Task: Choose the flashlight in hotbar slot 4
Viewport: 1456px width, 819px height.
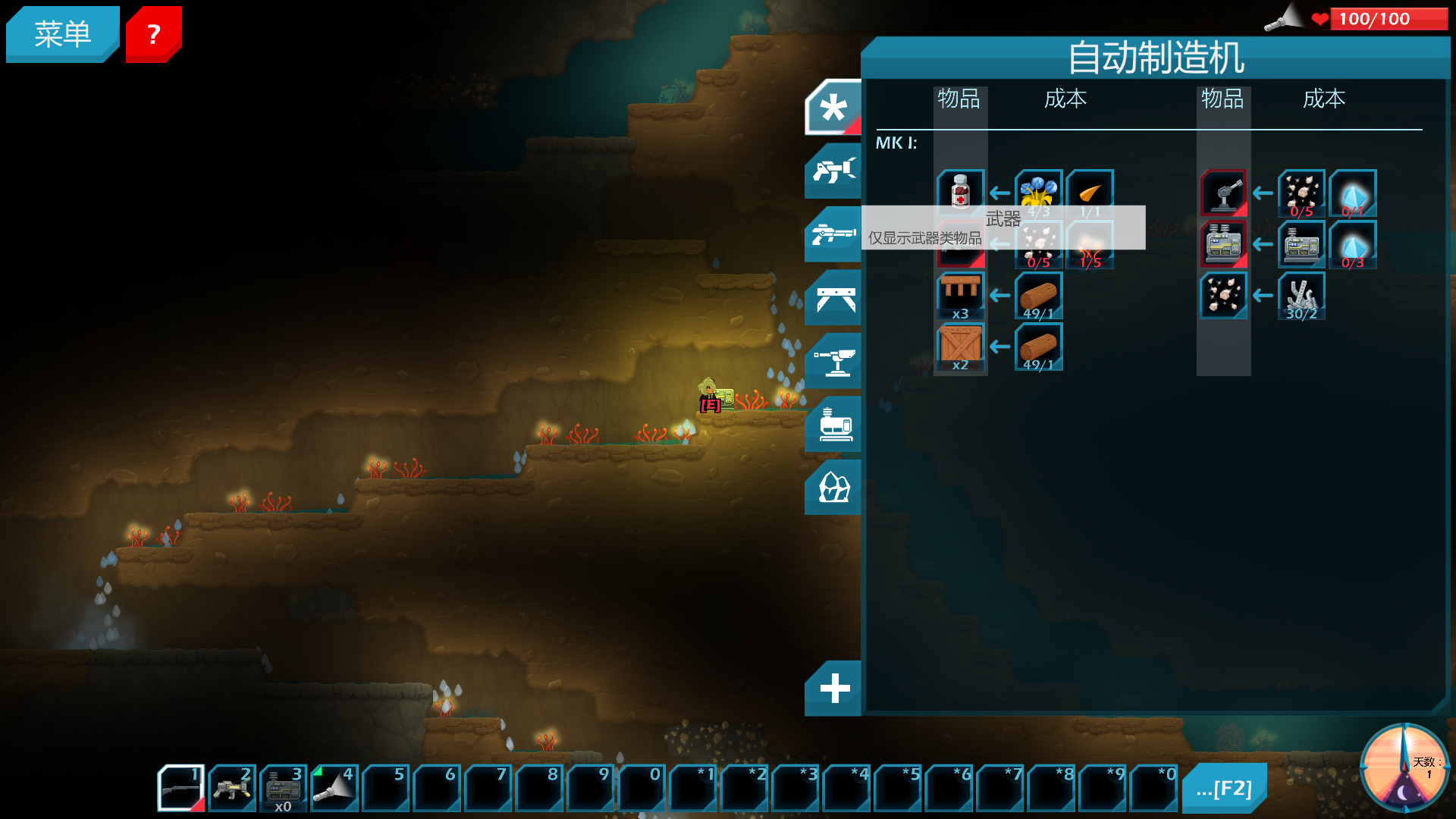Action: [x=334, y=788]
